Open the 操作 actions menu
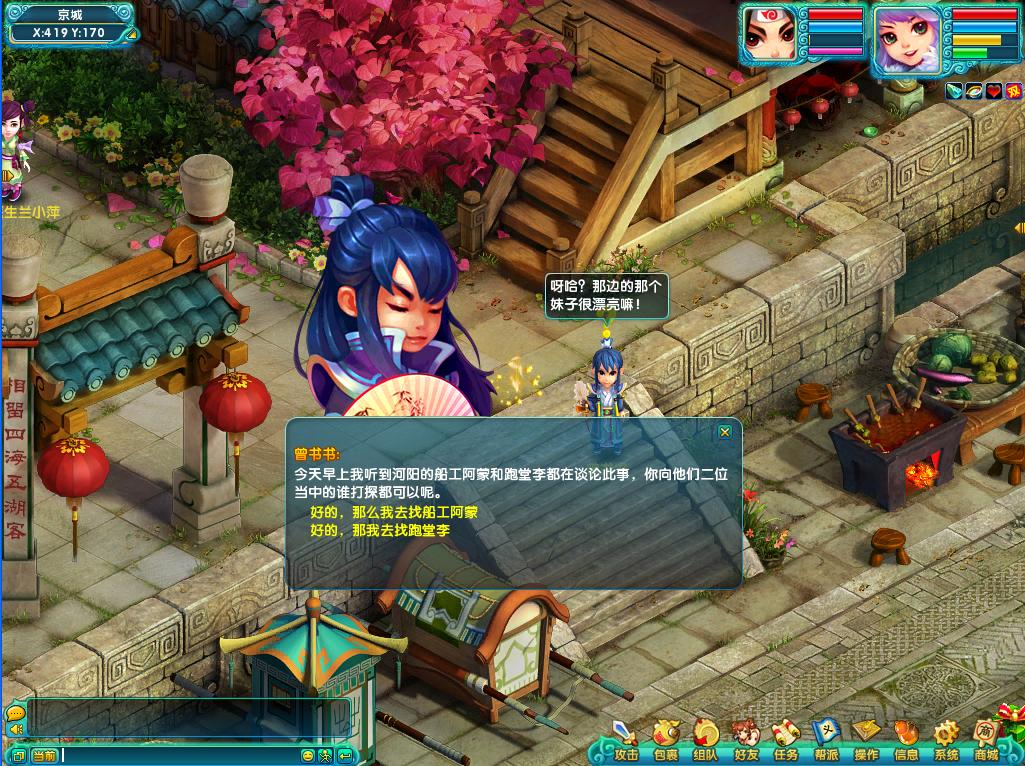The height and width of the screenshot is (766, 1025). coord(866,739)
